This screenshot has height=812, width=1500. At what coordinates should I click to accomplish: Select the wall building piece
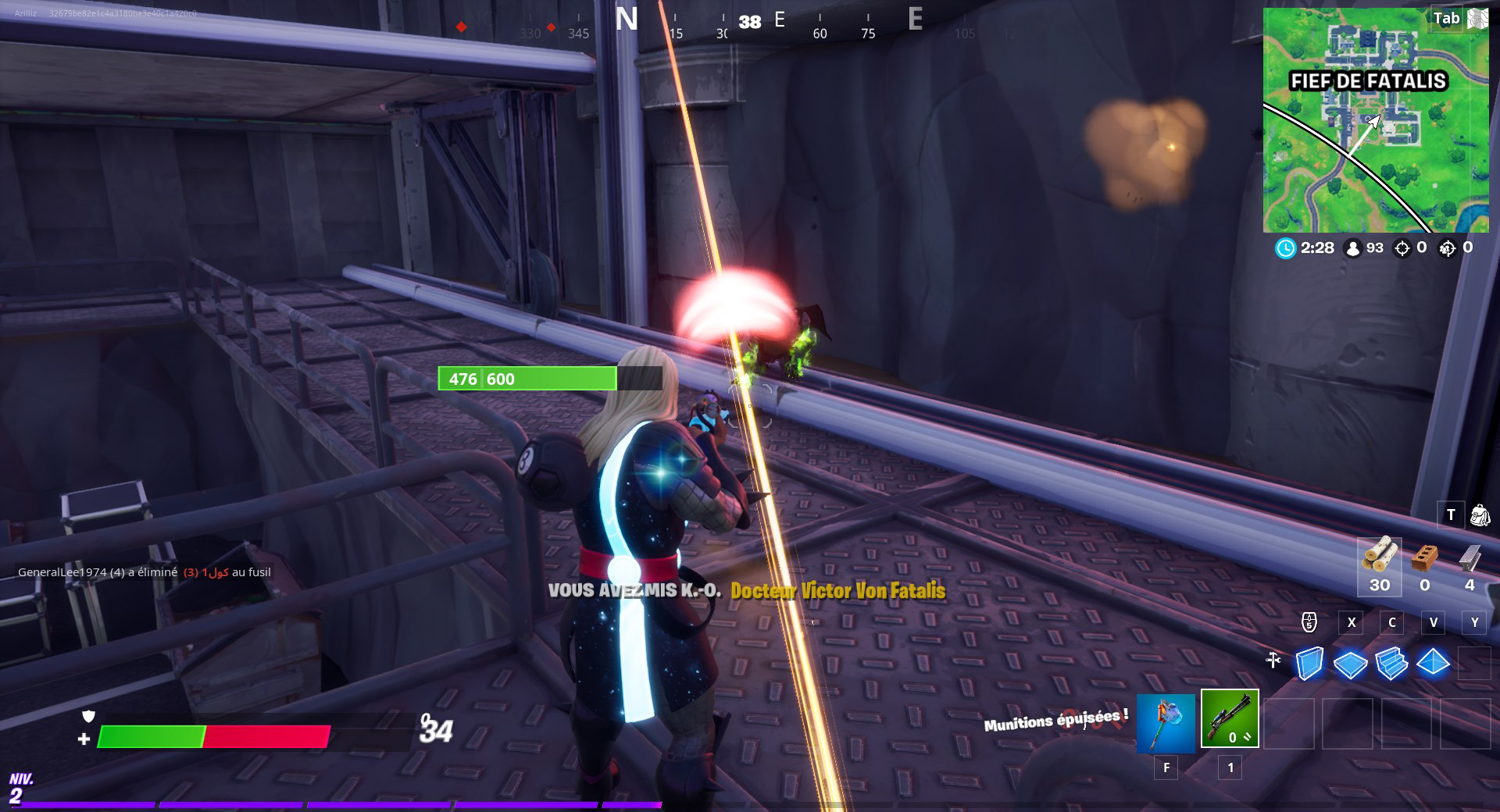pos(1309,664)
